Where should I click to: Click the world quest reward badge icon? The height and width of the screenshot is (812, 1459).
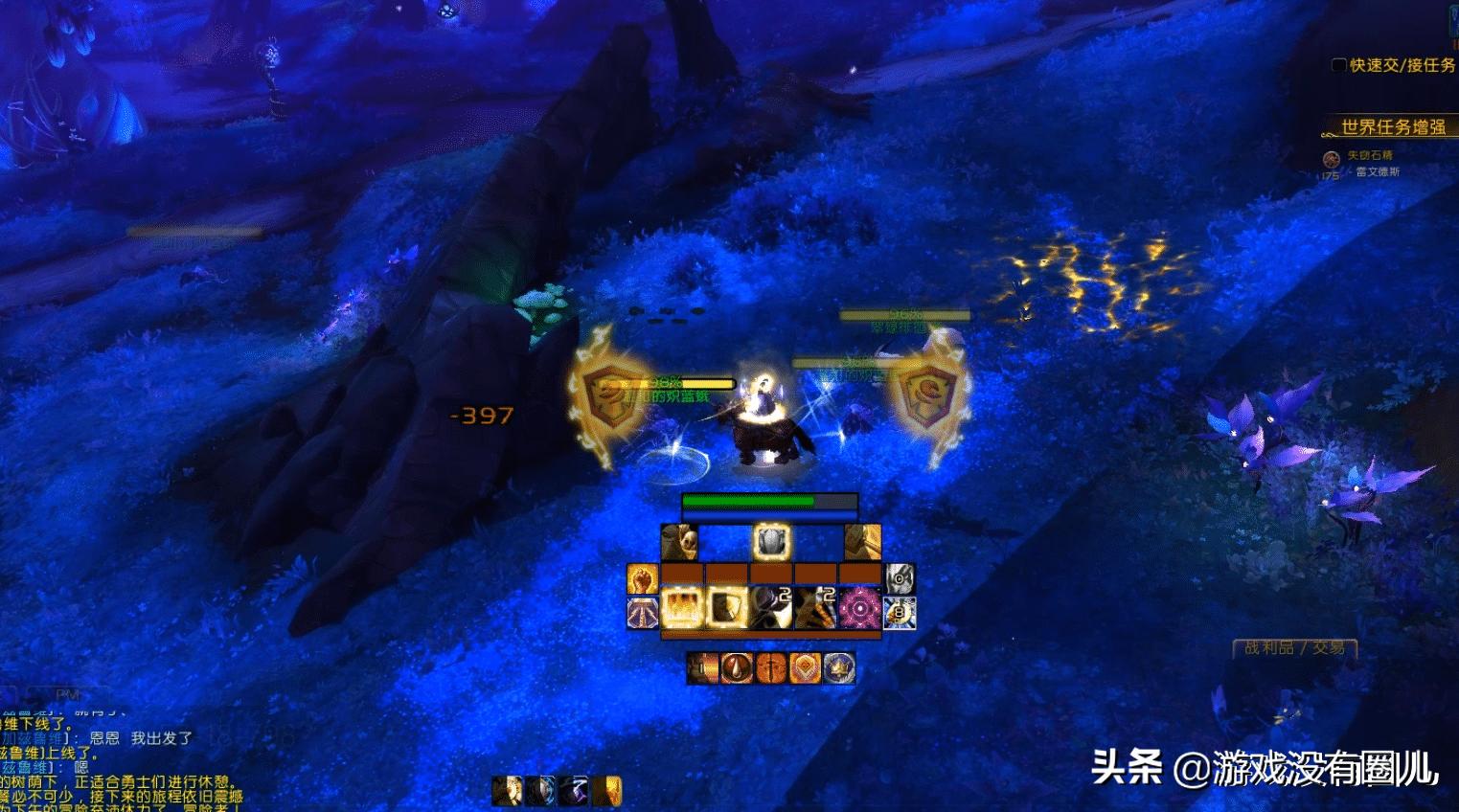tap(1331, 159)
